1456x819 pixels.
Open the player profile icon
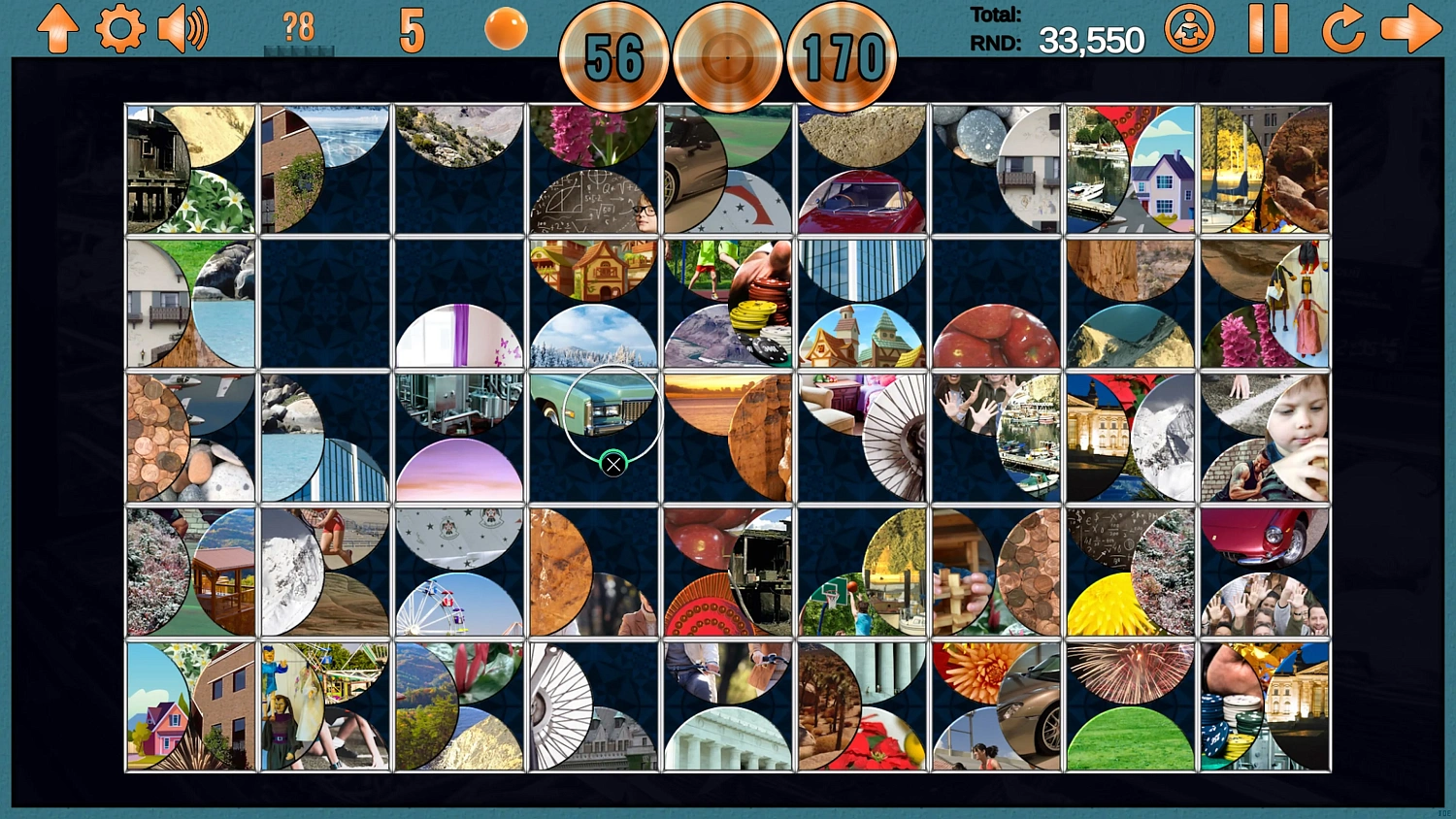(x=1189, y=28)
